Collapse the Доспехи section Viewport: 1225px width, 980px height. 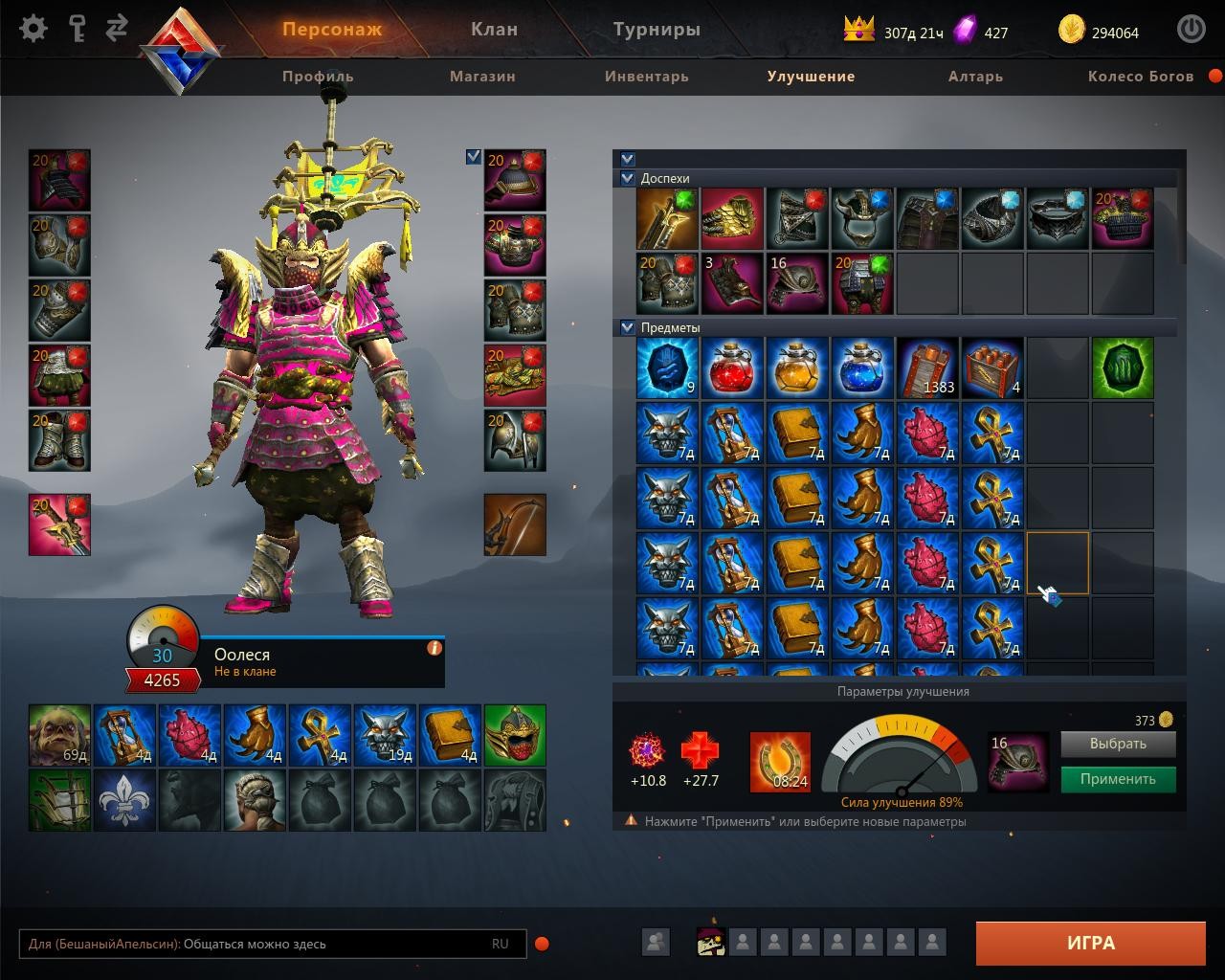pos(628,178)
